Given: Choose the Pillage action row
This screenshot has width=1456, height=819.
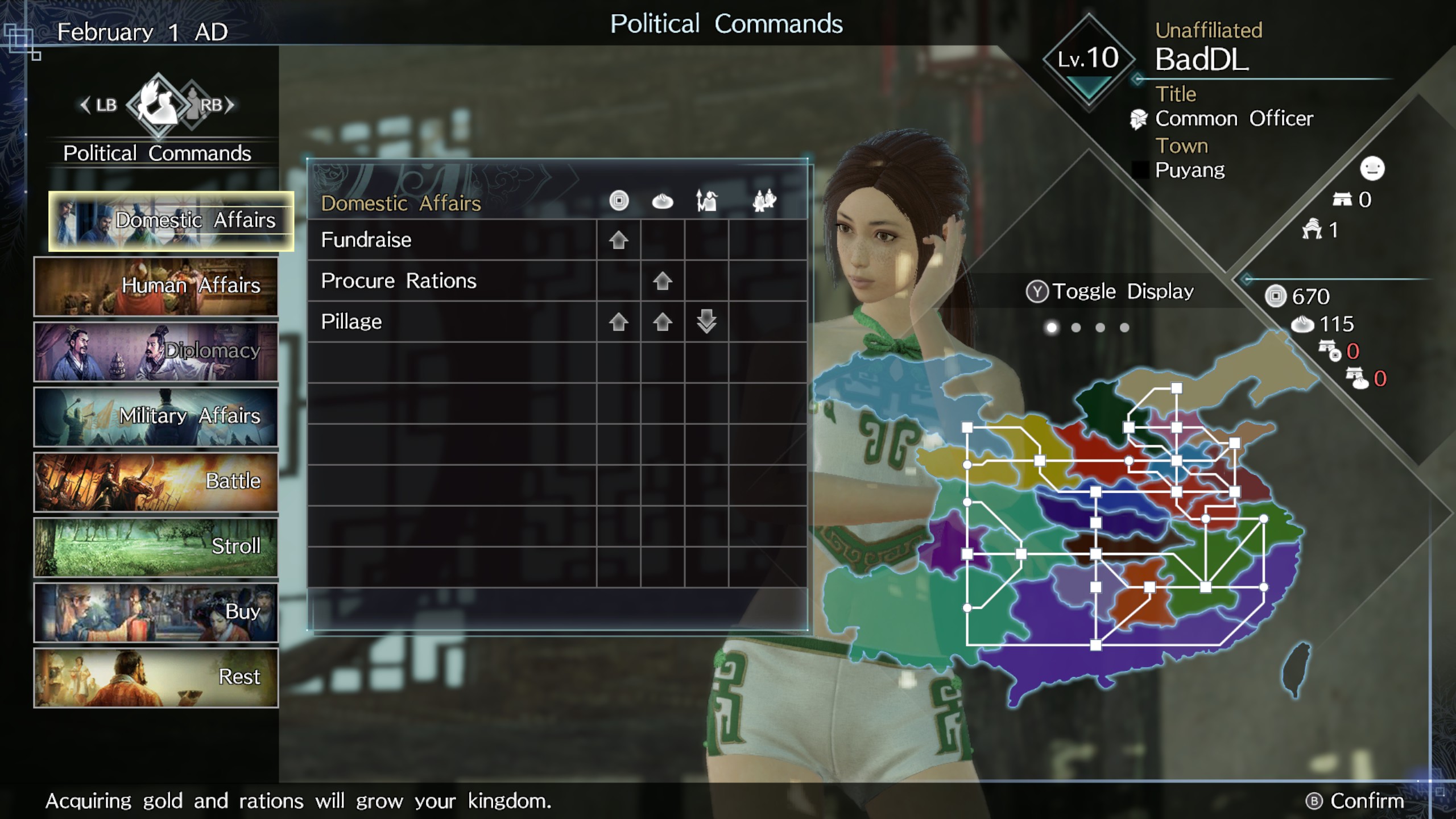Looking at the screenshot, I should coord(556,322).
